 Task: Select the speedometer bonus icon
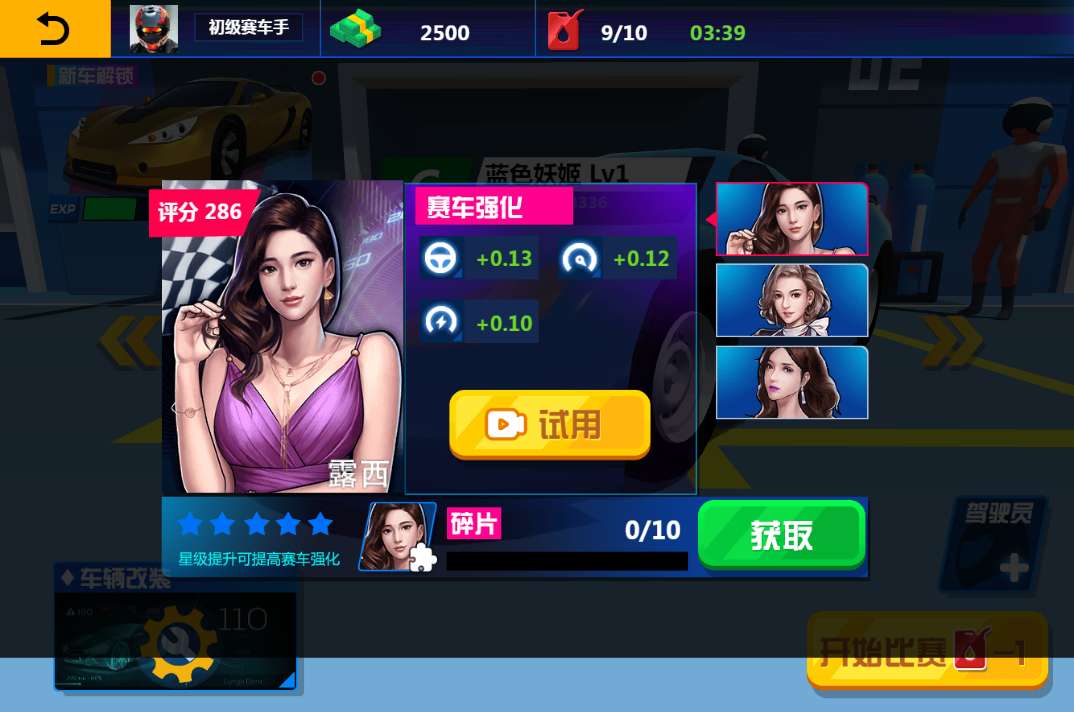579,258
